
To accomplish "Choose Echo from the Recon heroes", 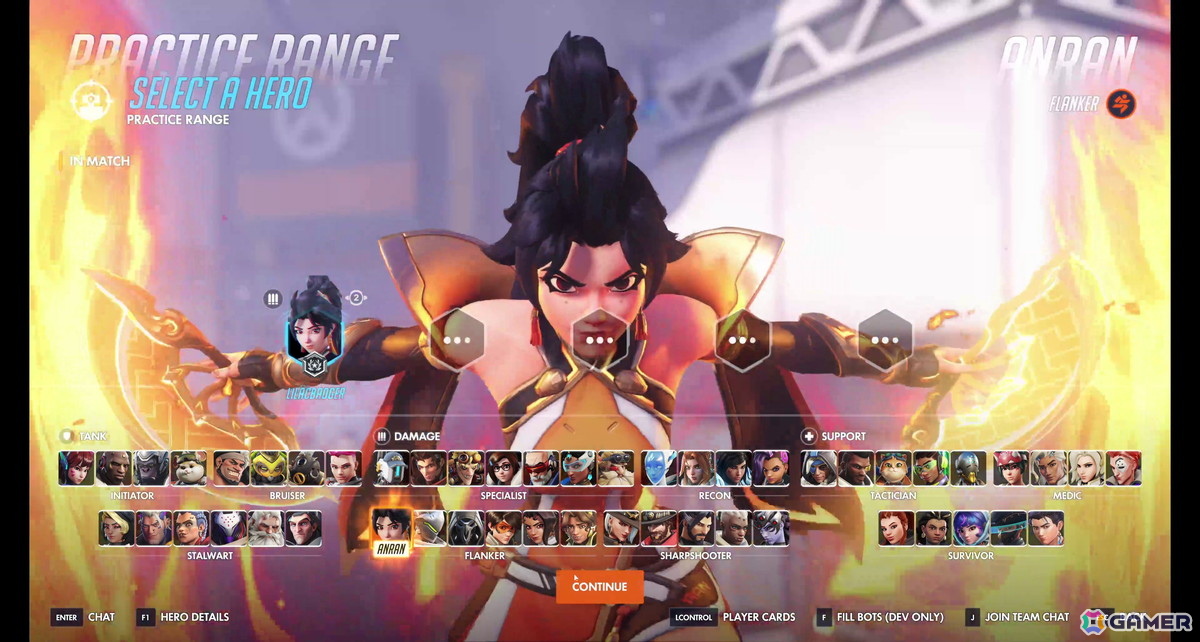I will (657, 468).
